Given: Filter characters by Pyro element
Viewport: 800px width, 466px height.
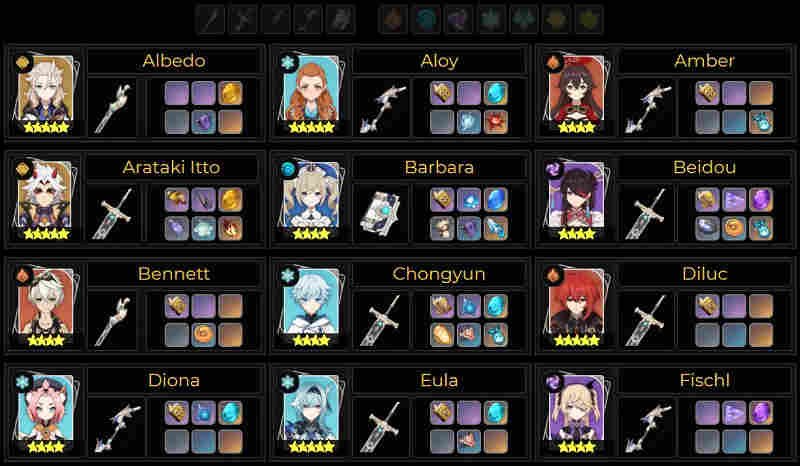Looking at the screenshot, I should point(394,19).
